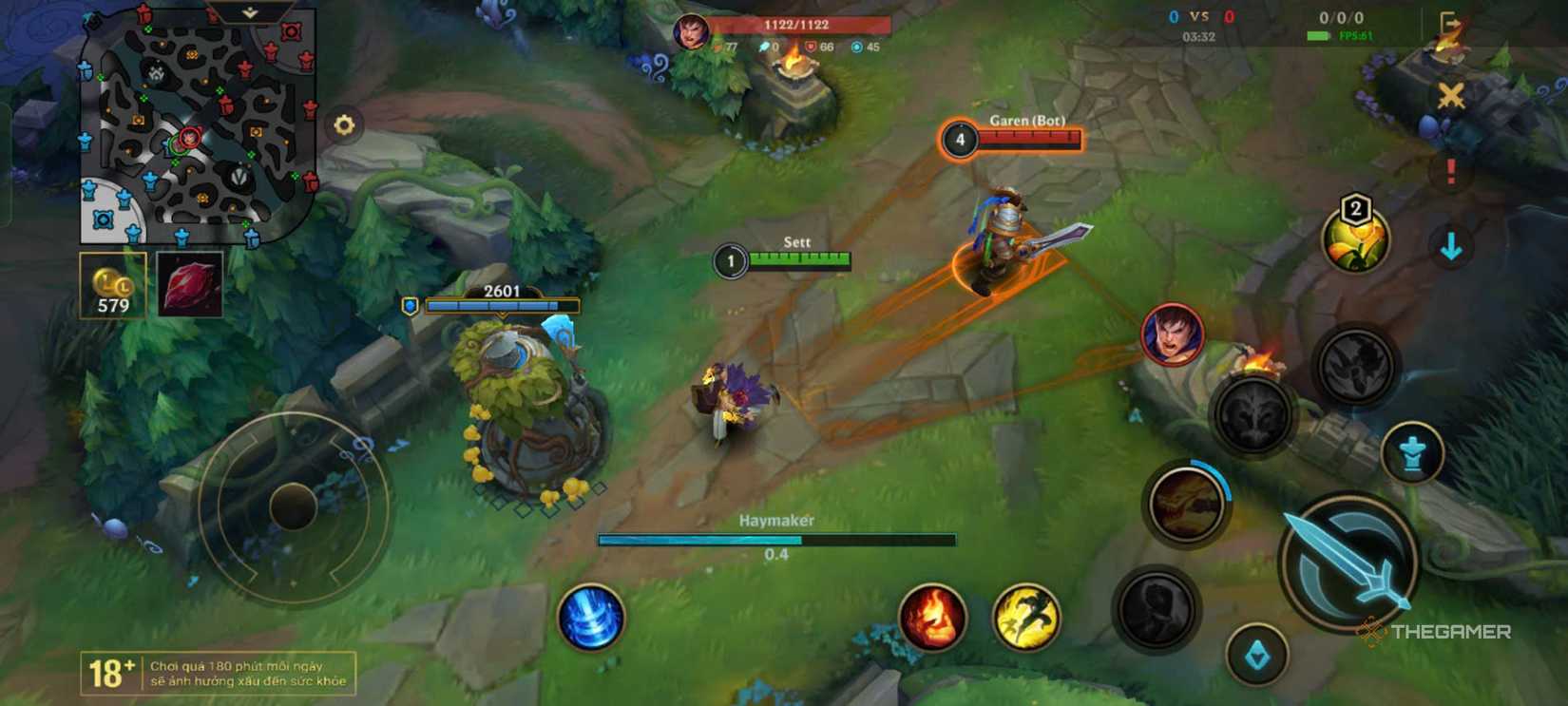1568x706 pixels.
Task: Use the Flash summoner spell
Action: pos(1025,618)
